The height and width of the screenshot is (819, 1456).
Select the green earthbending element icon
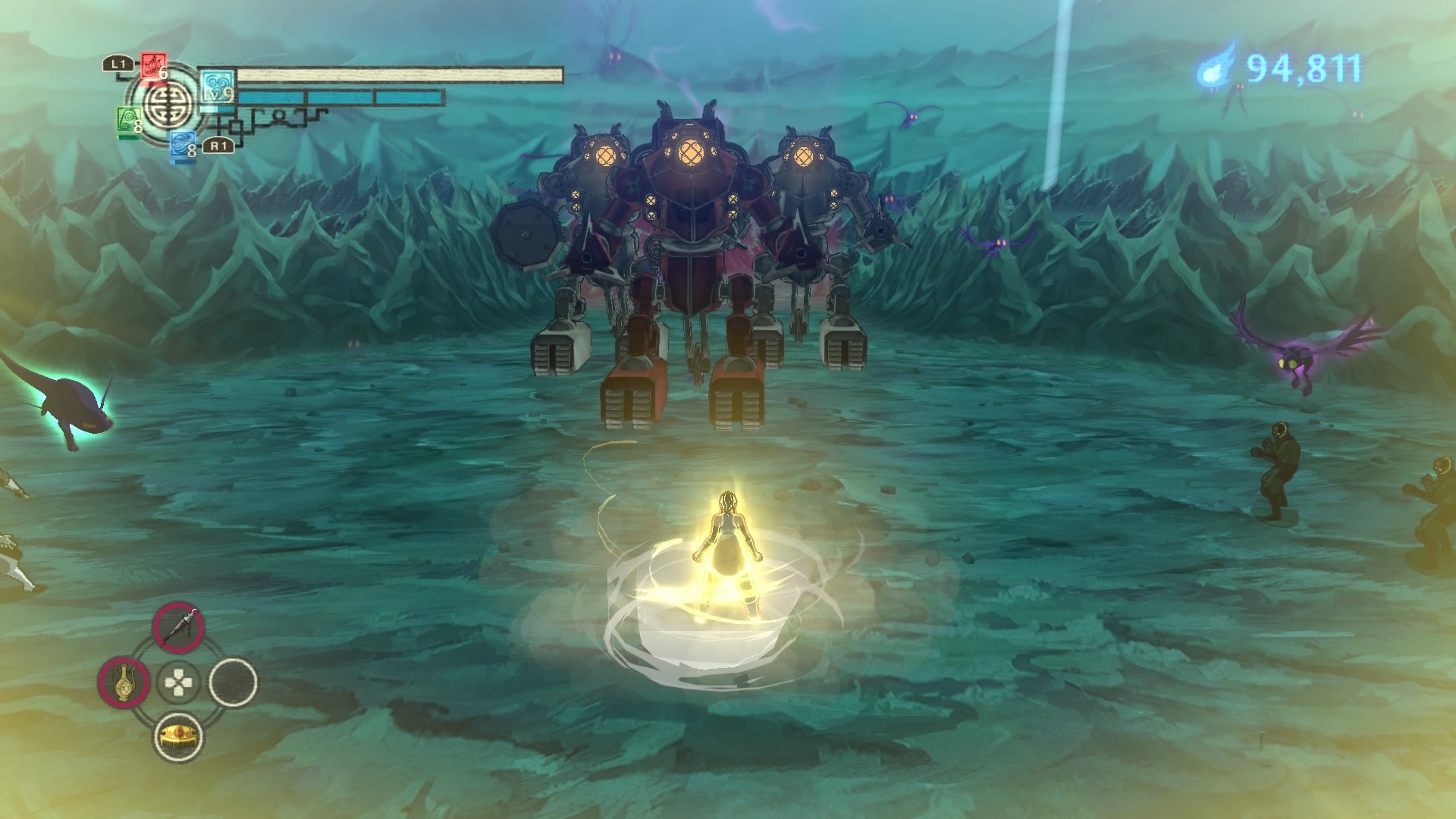(129, 119)
